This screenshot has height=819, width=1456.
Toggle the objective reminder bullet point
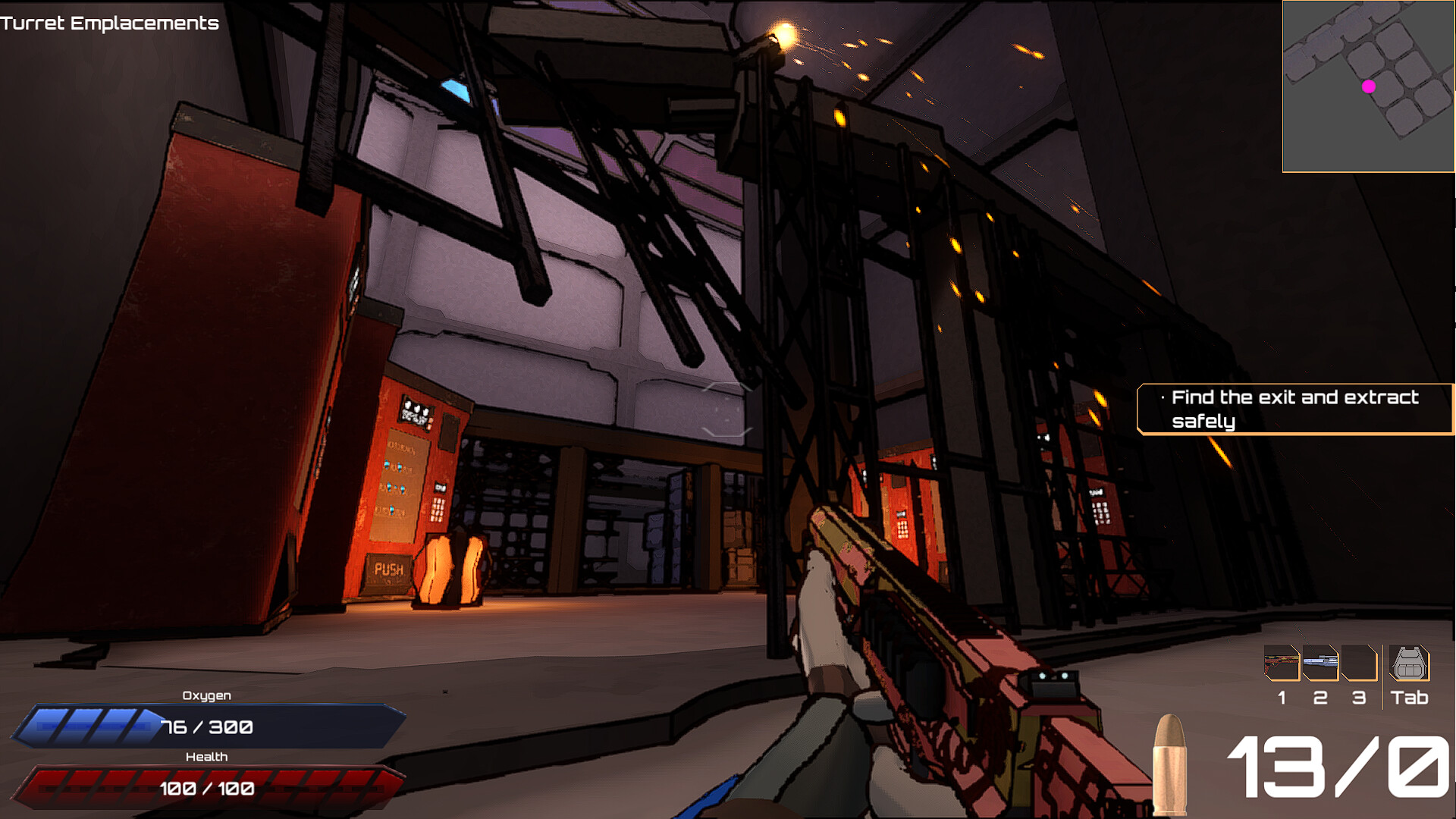(1163, 396)
